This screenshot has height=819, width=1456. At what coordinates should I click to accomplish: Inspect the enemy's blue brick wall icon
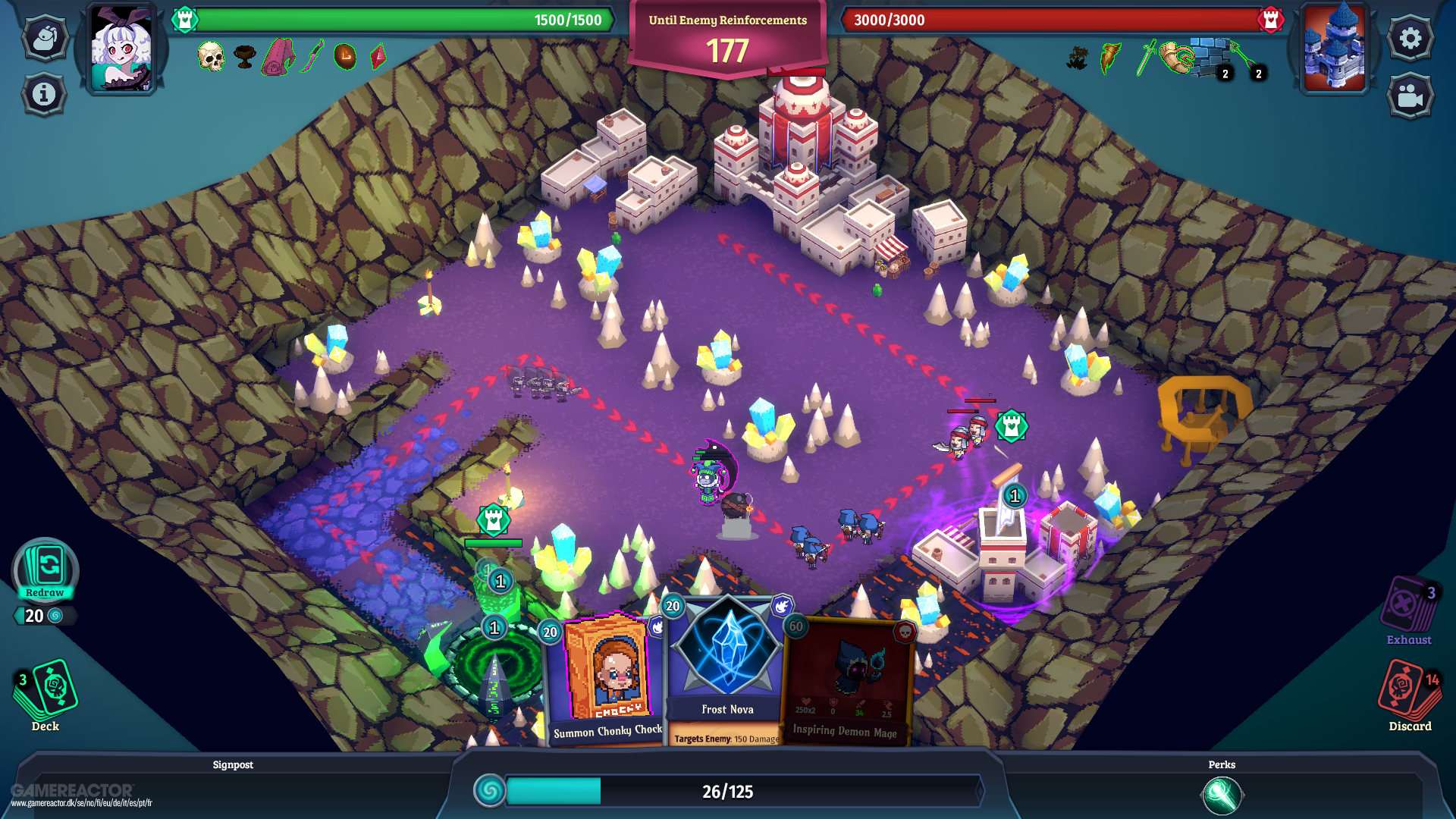click(1210, 57)
